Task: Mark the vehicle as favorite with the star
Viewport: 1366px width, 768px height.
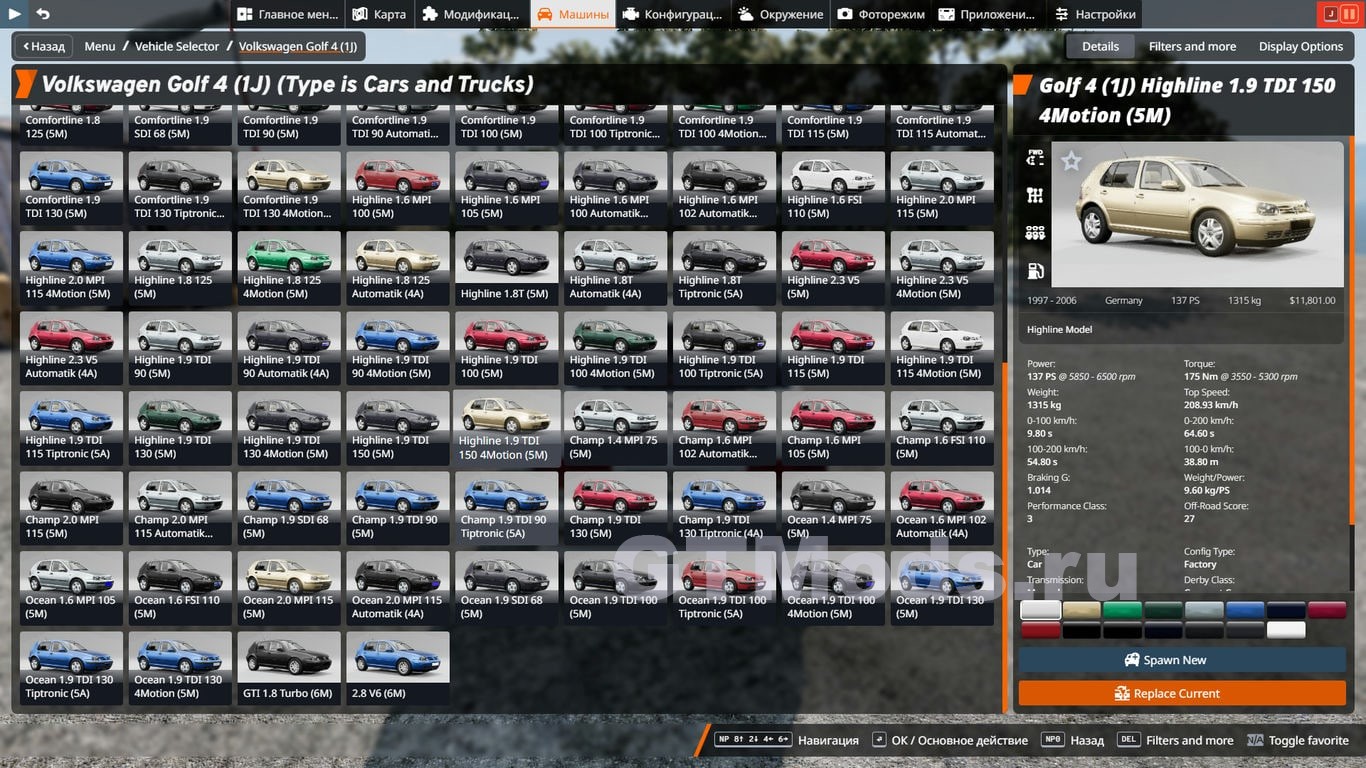Action: tap(1071, 161)
